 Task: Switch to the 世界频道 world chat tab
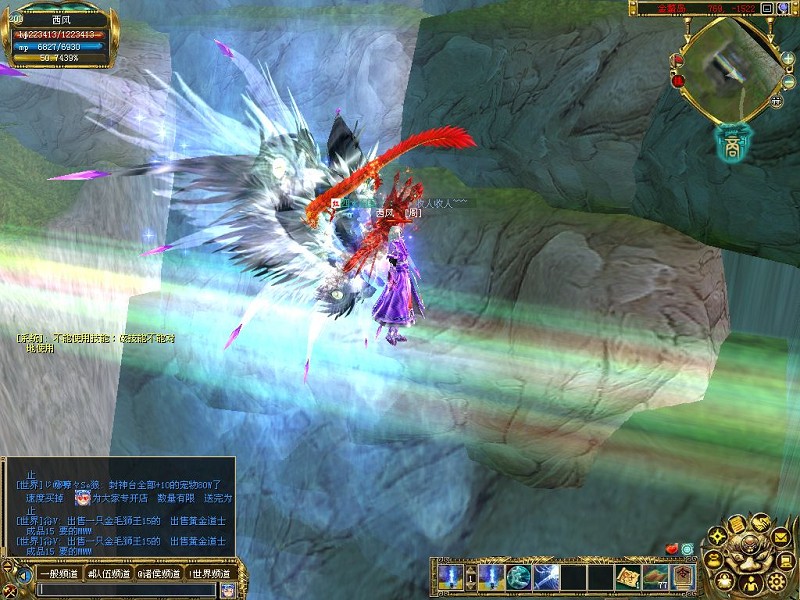click(x=211, y=574)
